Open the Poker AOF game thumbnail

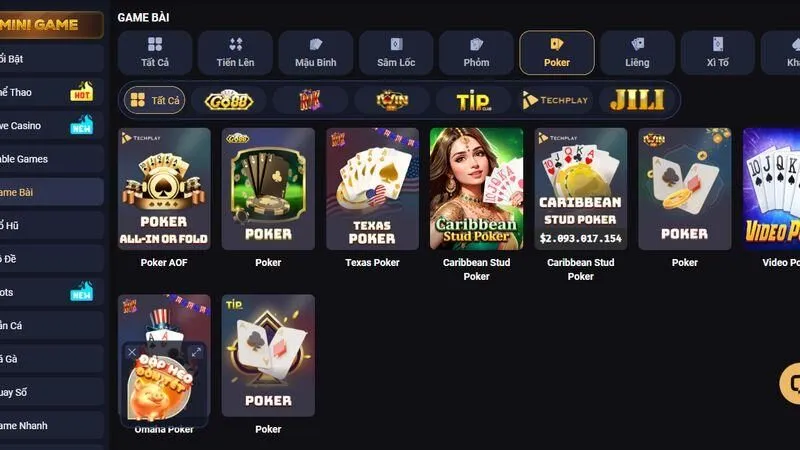[164, 189]
